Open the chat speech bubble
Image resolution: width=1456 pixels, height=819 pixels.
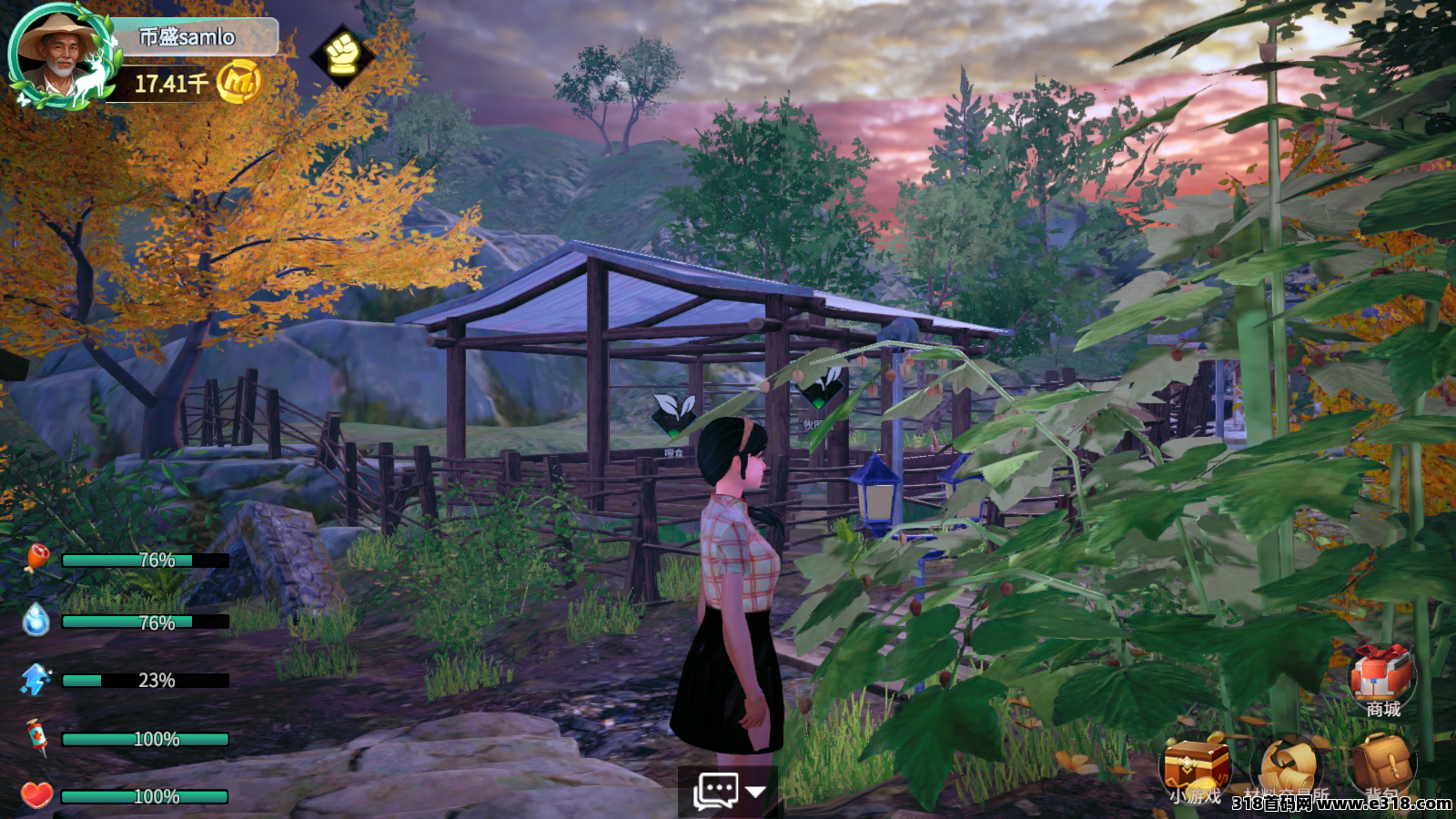[x=716, y=790]
